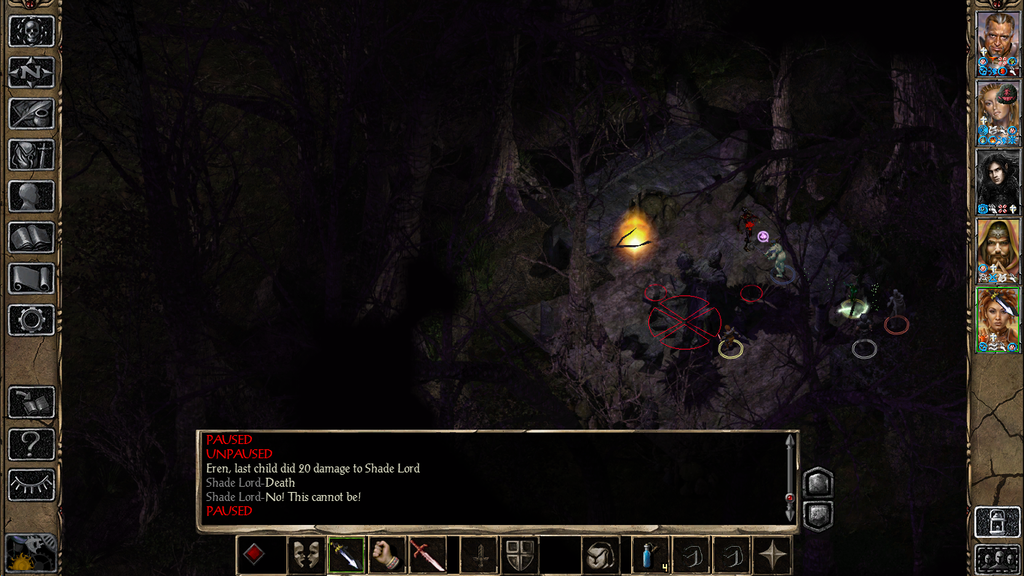Use the blue potion quick item
Image resolution: width=1024 pixels, height=576 pixels.
650,555
